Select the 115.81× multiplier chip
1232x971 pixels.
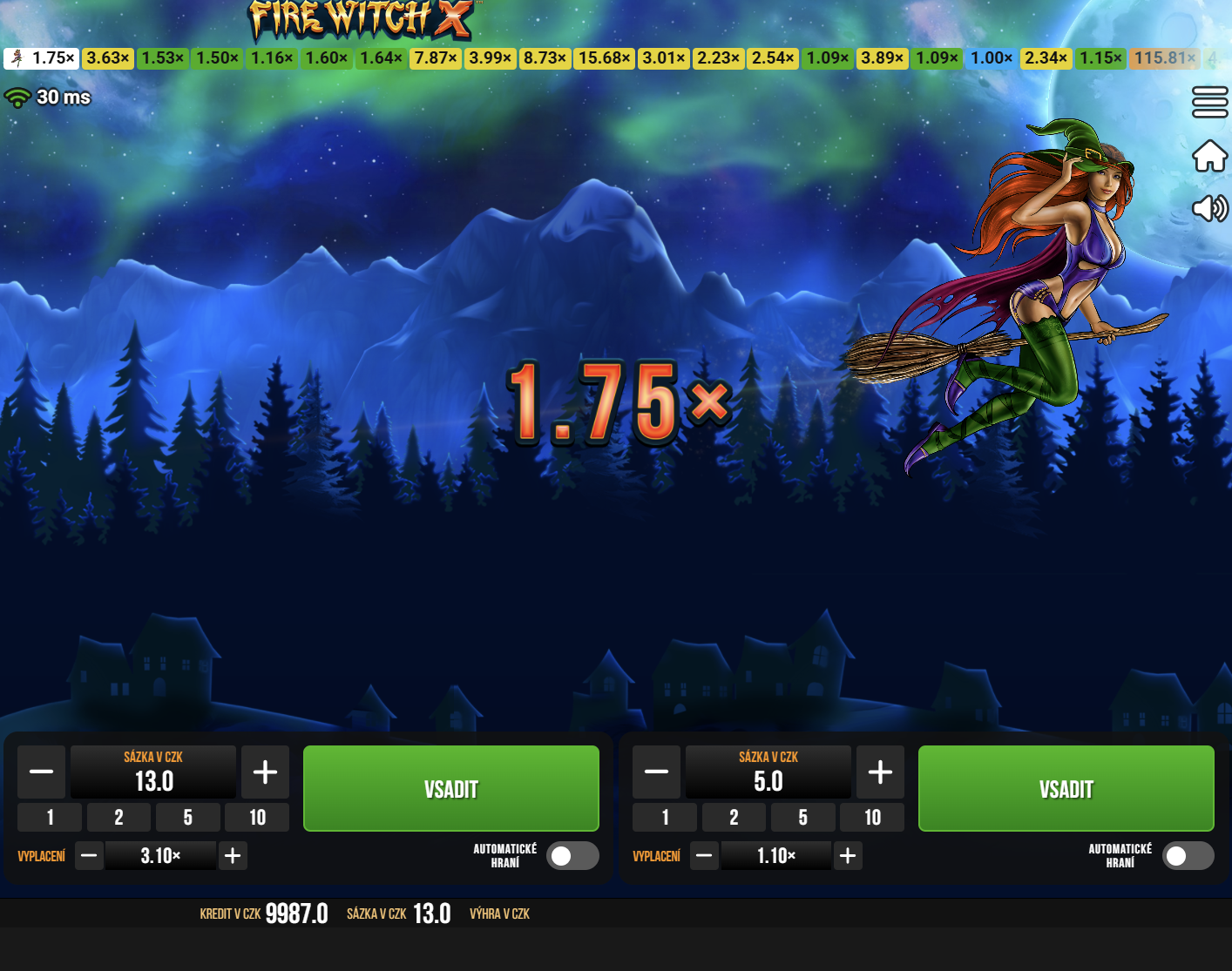[x=1165, y=58]
